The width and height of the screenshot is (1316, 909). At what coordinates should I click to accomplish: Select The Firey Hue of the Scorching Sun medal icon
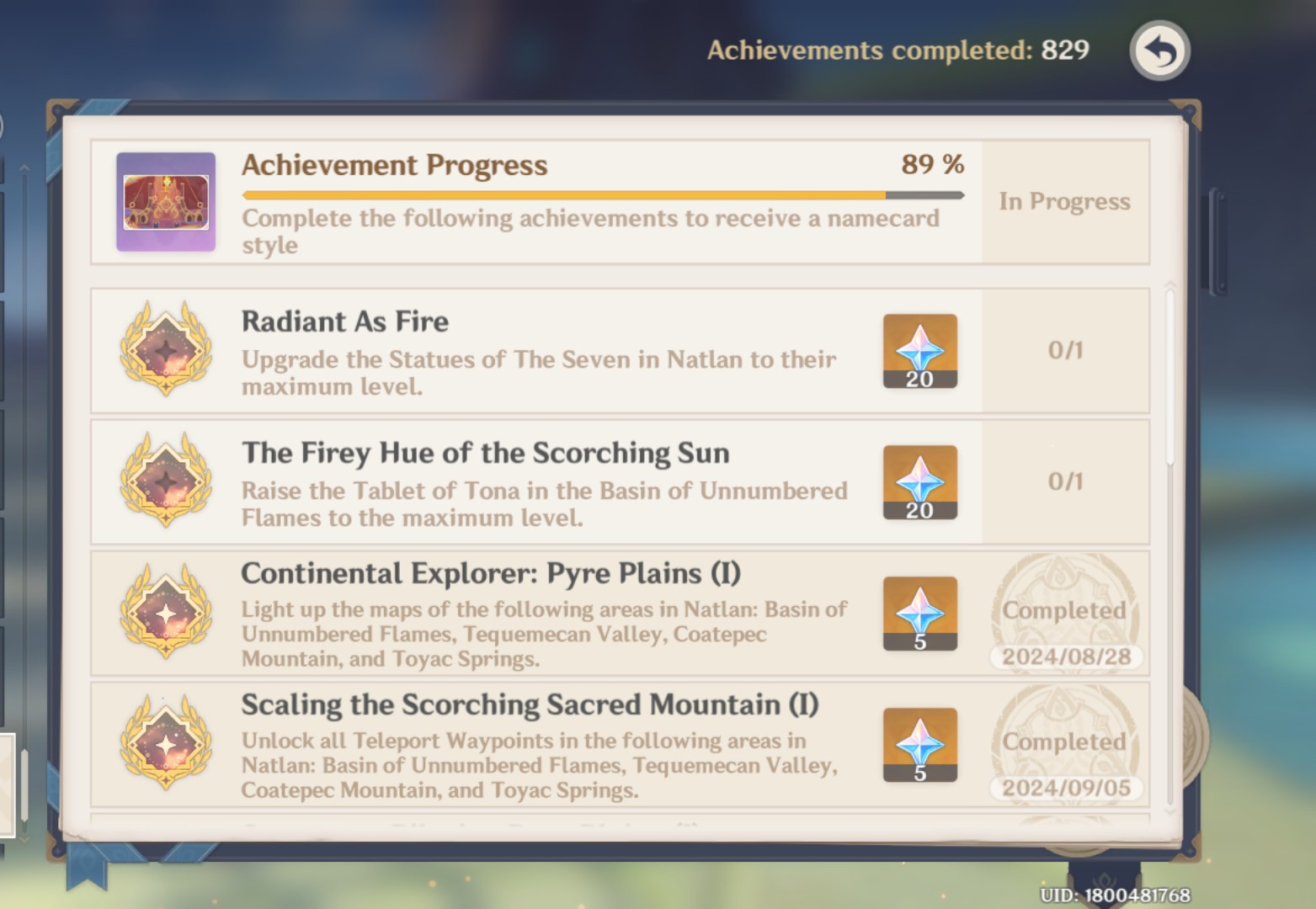click(165, 482)
